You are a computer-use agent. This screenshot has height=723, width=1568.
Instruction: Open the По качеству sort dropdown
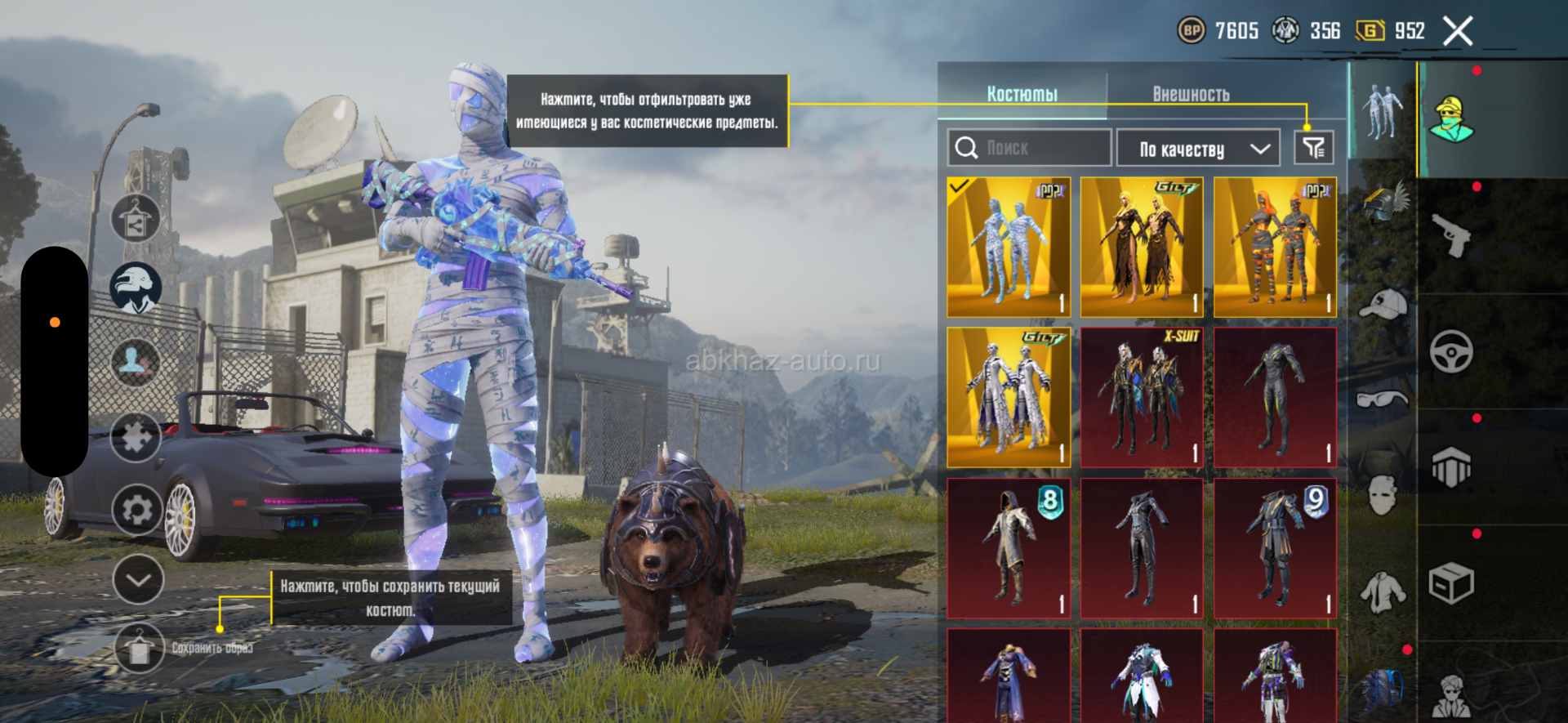(1197, 149)
